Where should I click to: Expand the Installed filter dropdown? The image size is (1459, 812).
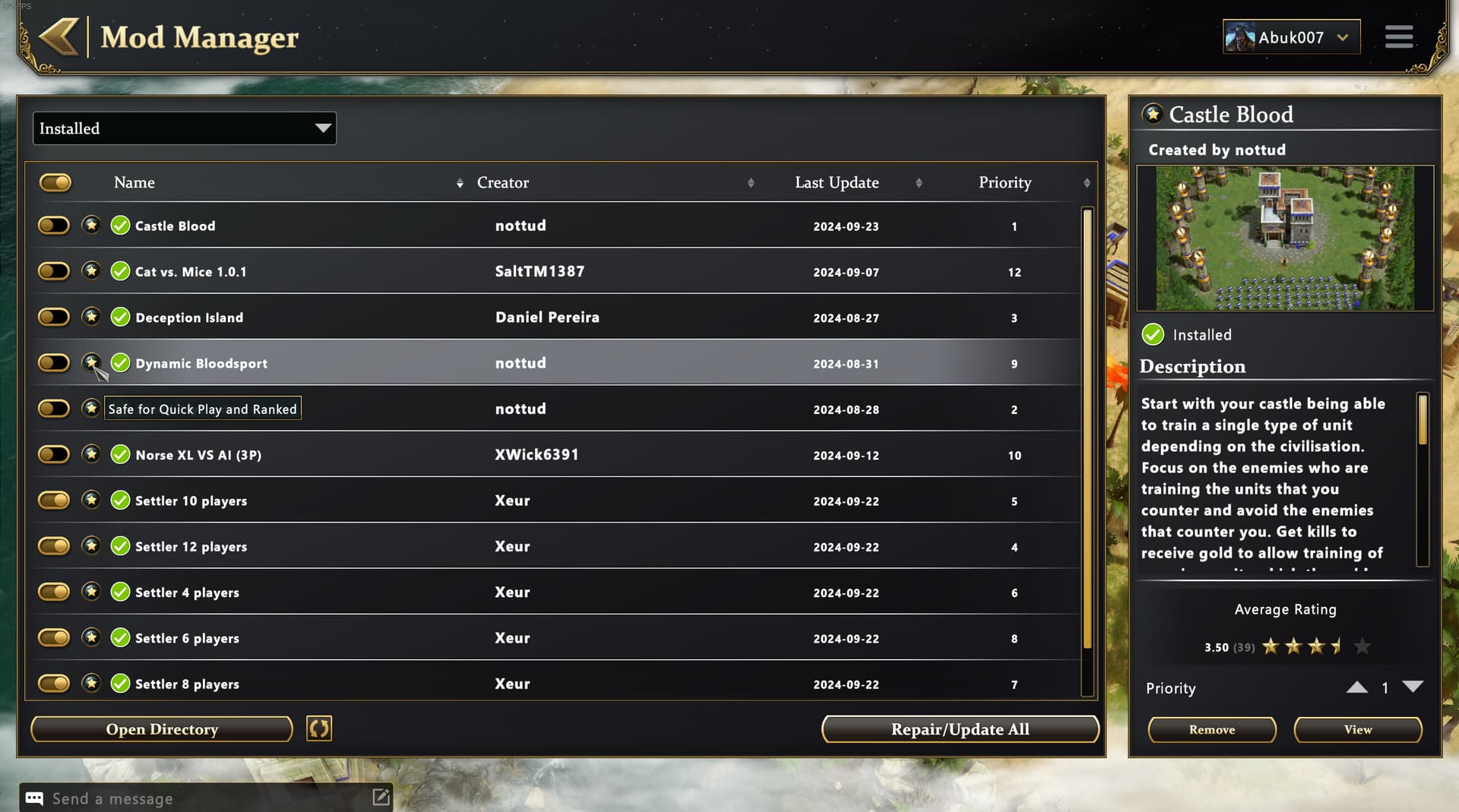click(184, 128)
